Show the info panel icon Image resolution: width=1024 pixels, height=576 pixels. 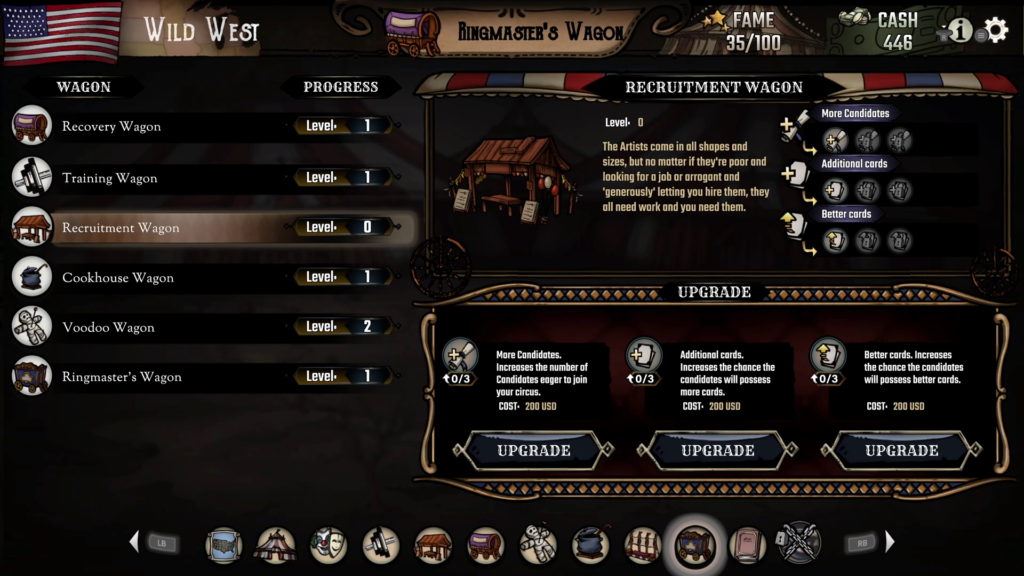[960, 30]
